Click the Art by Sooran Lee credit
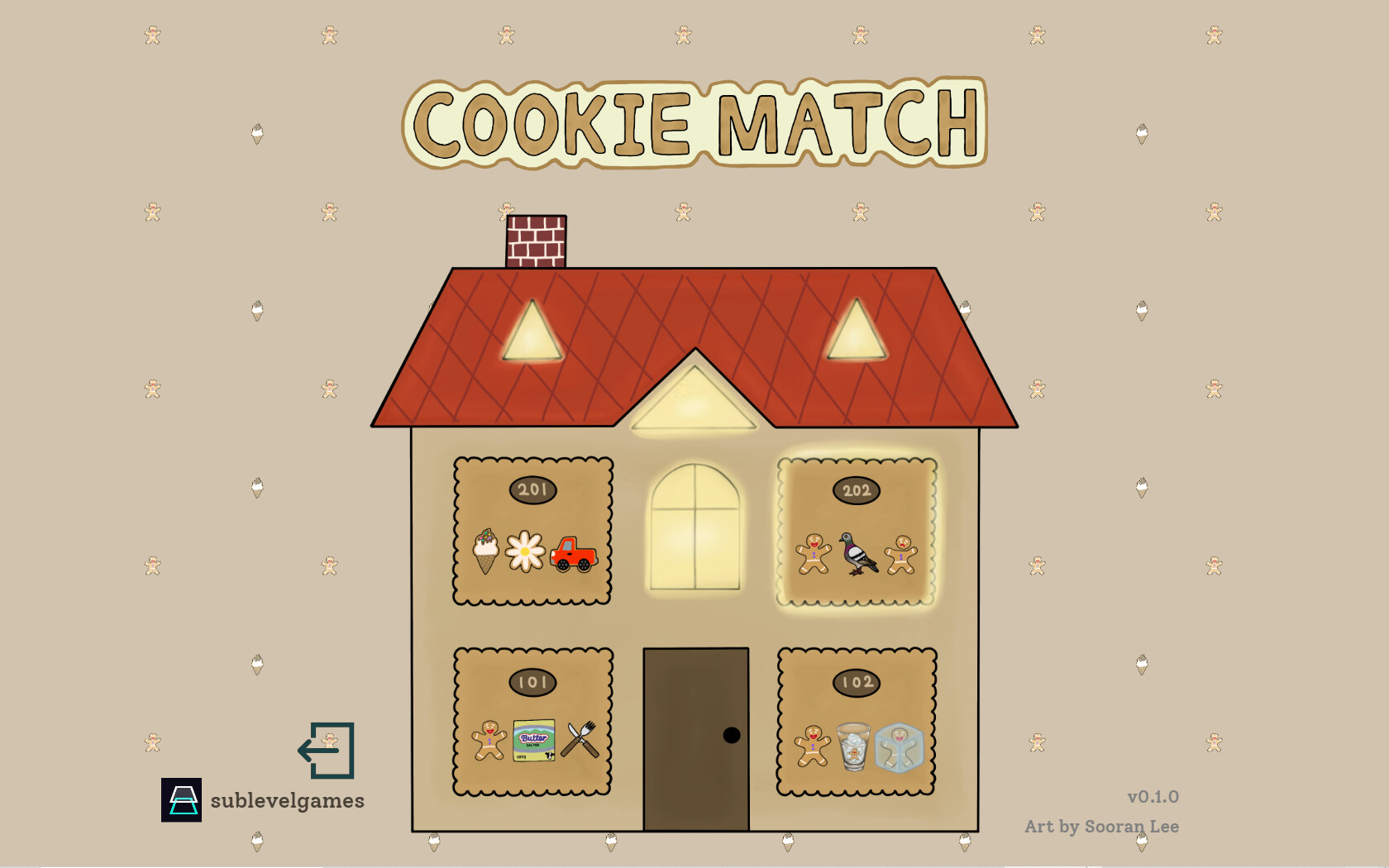The height and width of the screenshot is (868, 1389). pos(1104,826)
